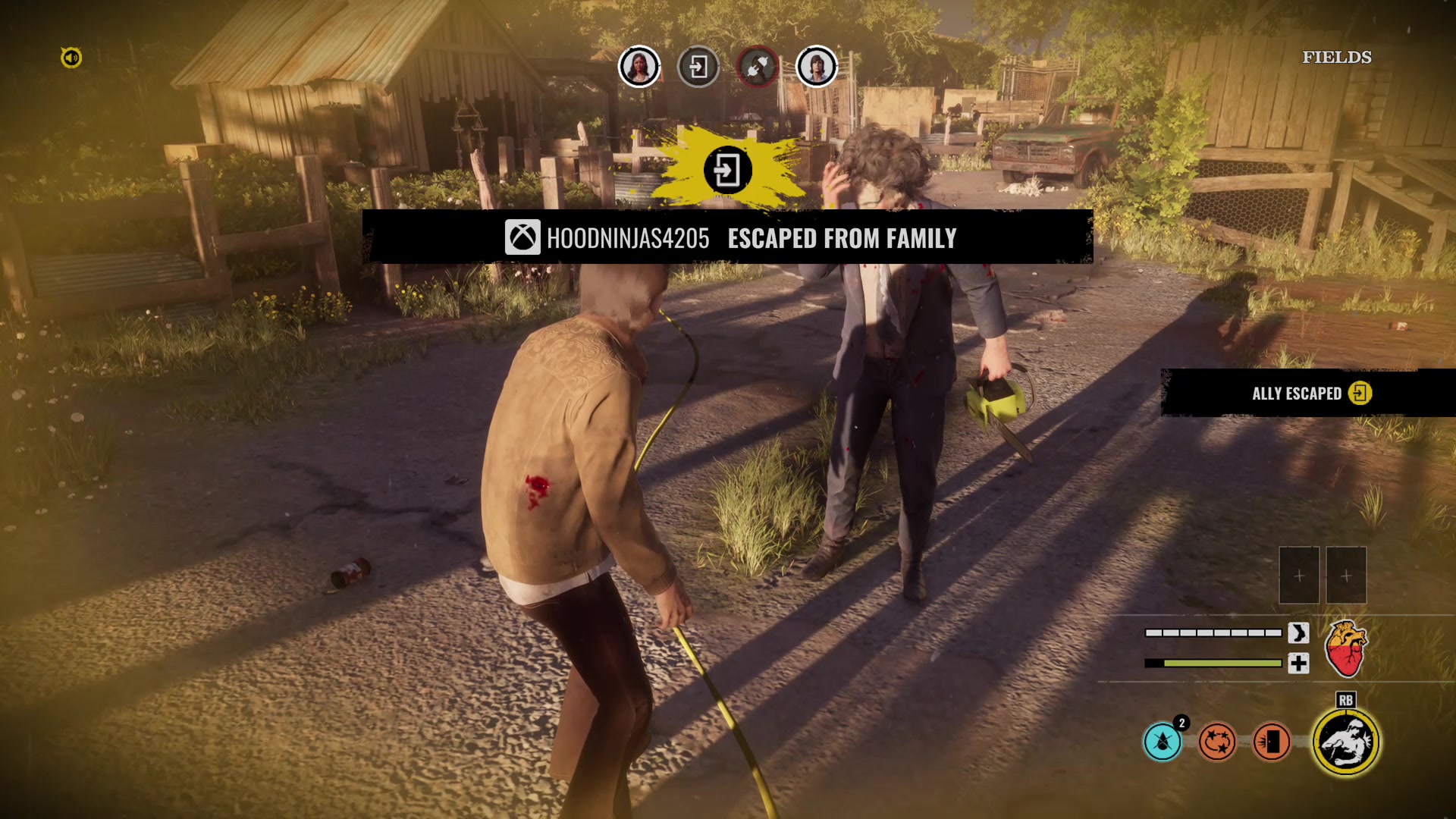Activate the shoulder-barge character ability
The image size is (1456, 819).
[x=1346, y=742]
